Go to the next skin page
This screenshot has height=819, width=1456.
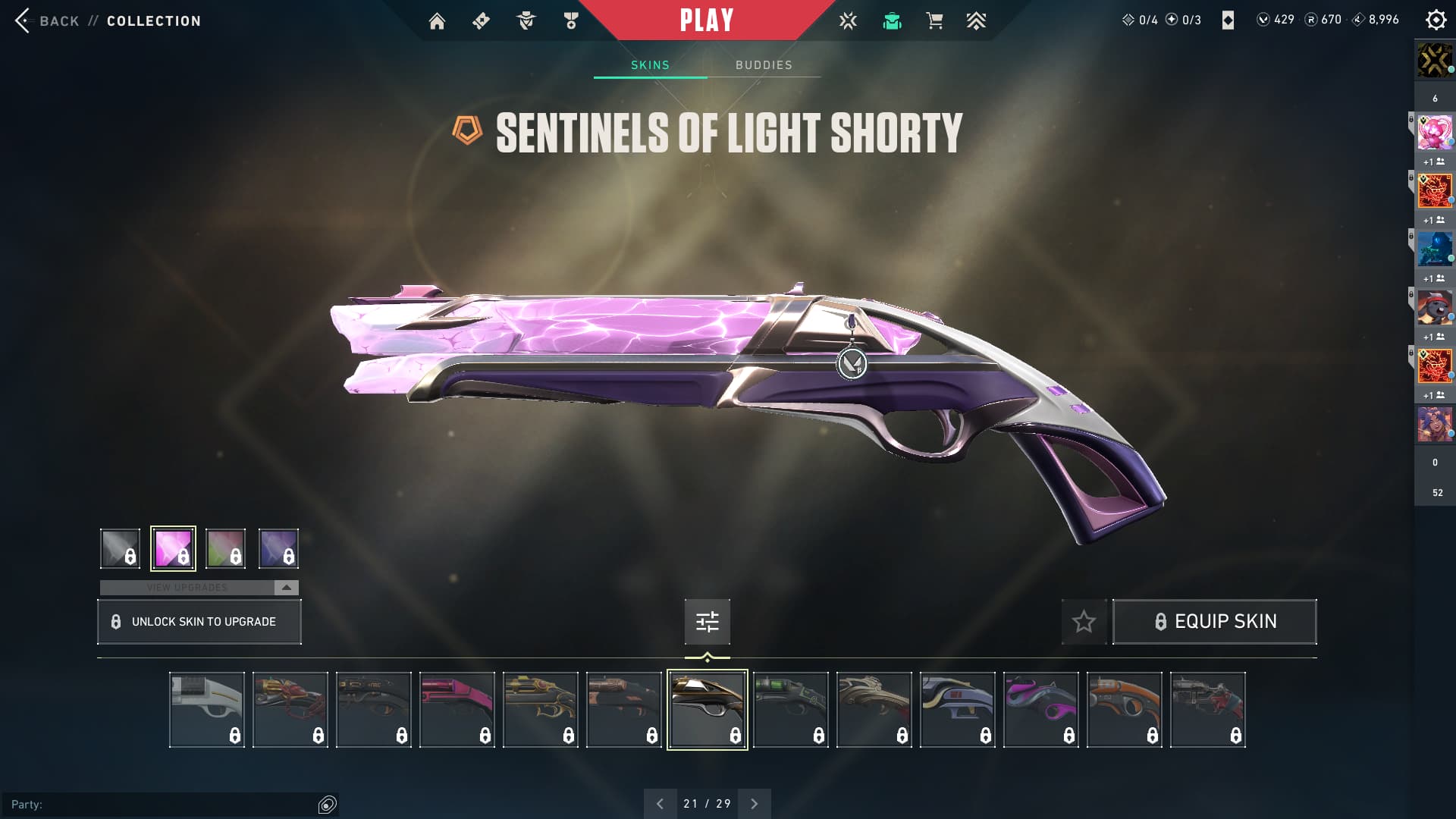click(x=754, y=804)
